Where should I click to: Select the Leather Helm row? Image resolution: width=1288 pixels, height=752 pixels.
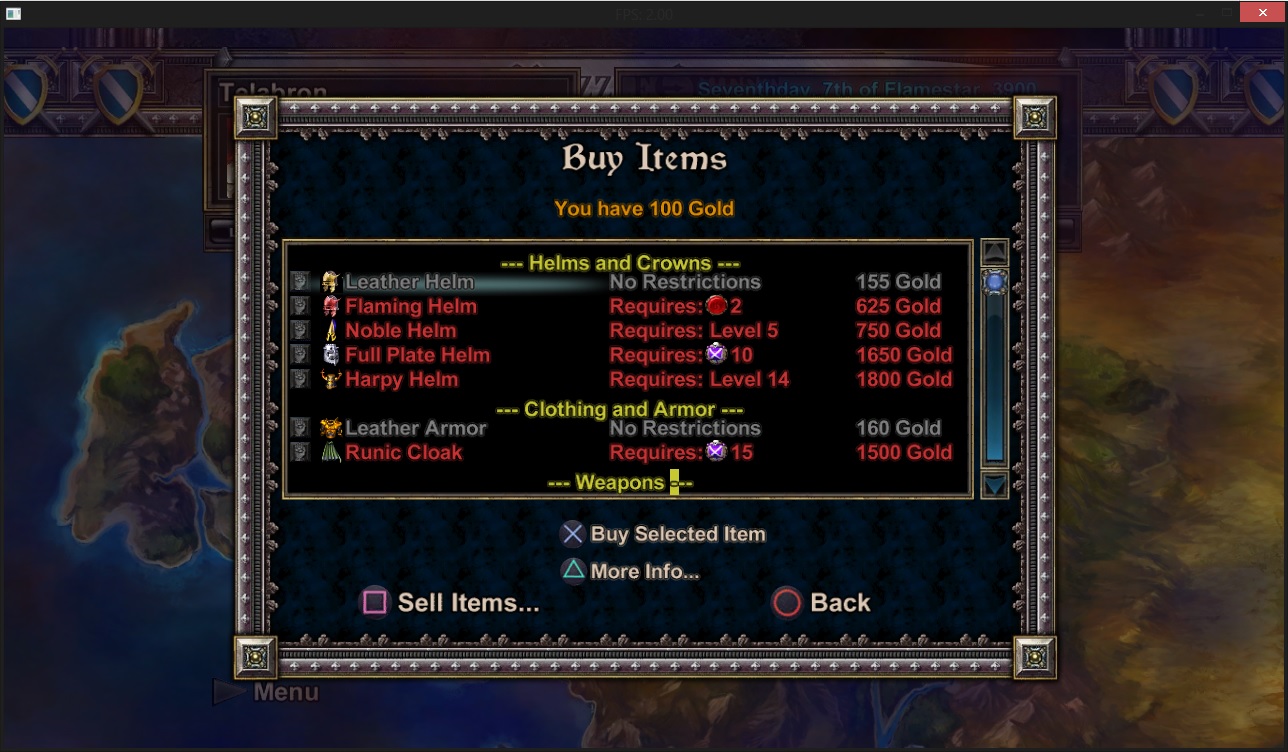410,282
